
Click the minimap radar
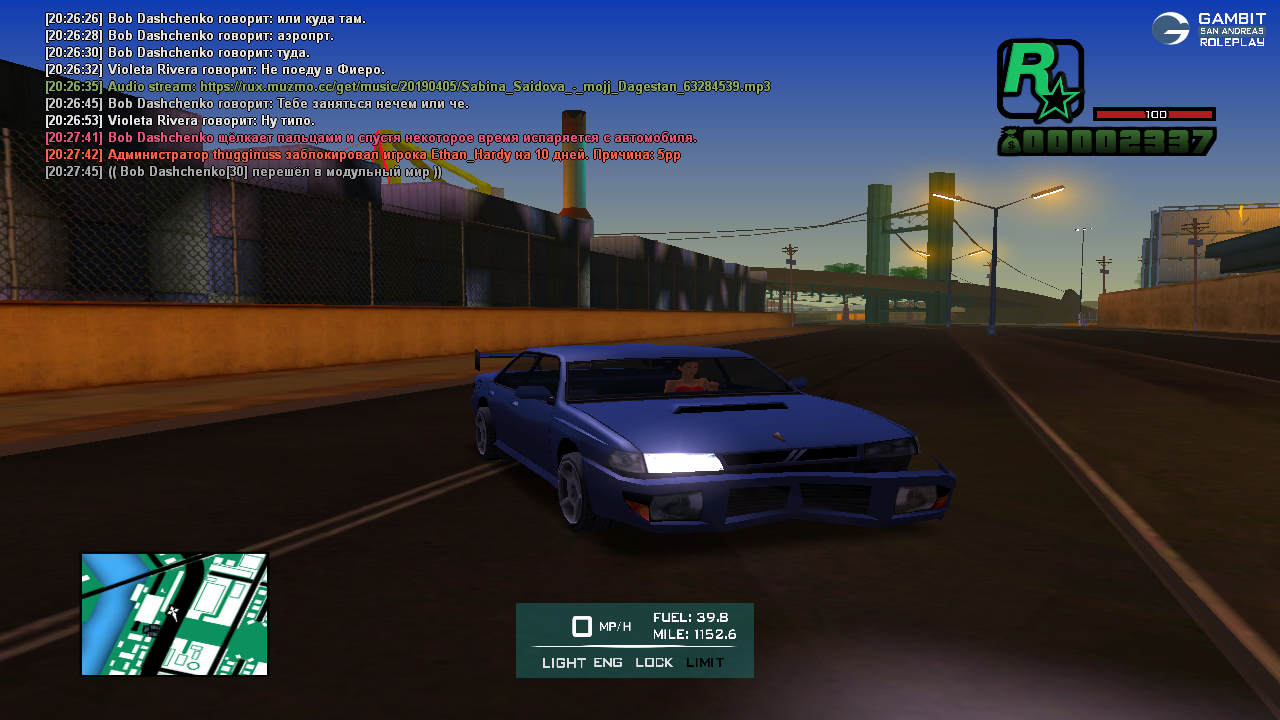[x=174, y=614]
